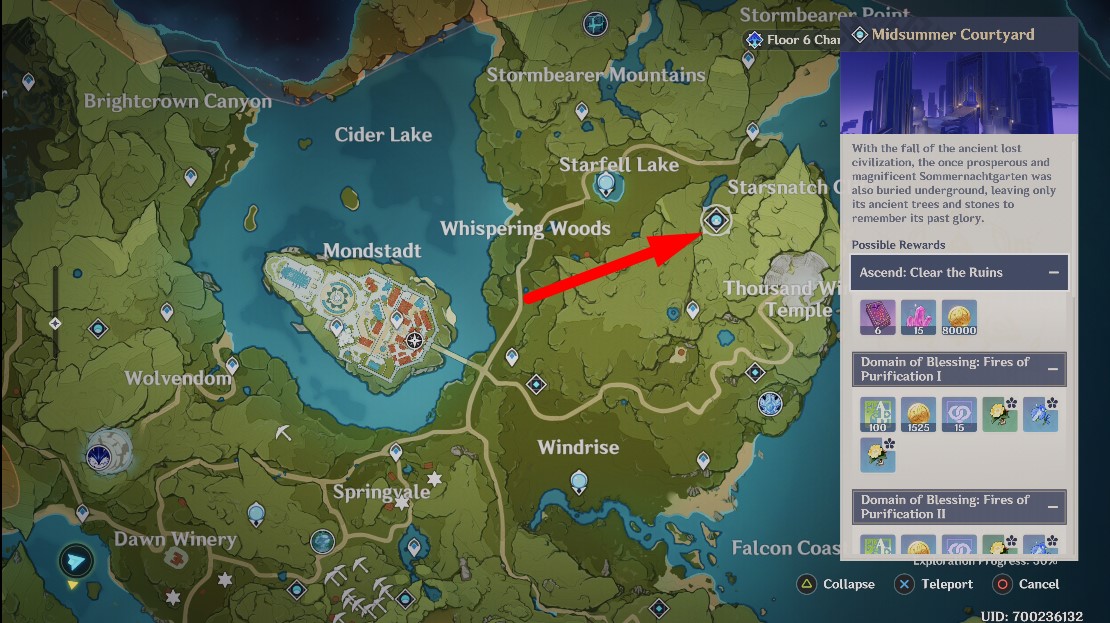
Task: View the Adventure EXP reward showing 100
Action: pyautogui.click(x=877, y=414)
